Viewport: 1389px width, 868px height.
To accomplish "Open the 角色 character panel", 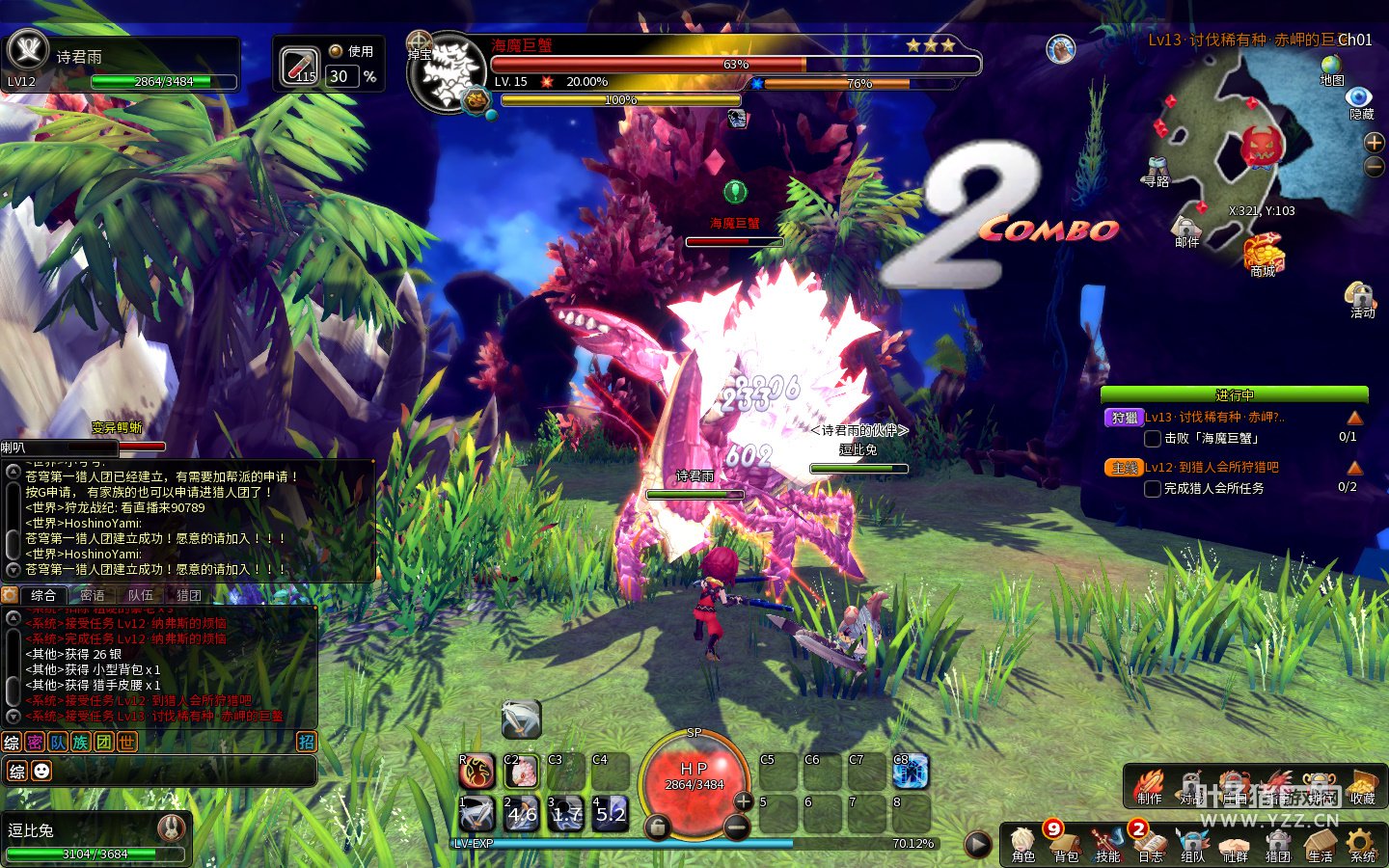I will pos(1022,843).
